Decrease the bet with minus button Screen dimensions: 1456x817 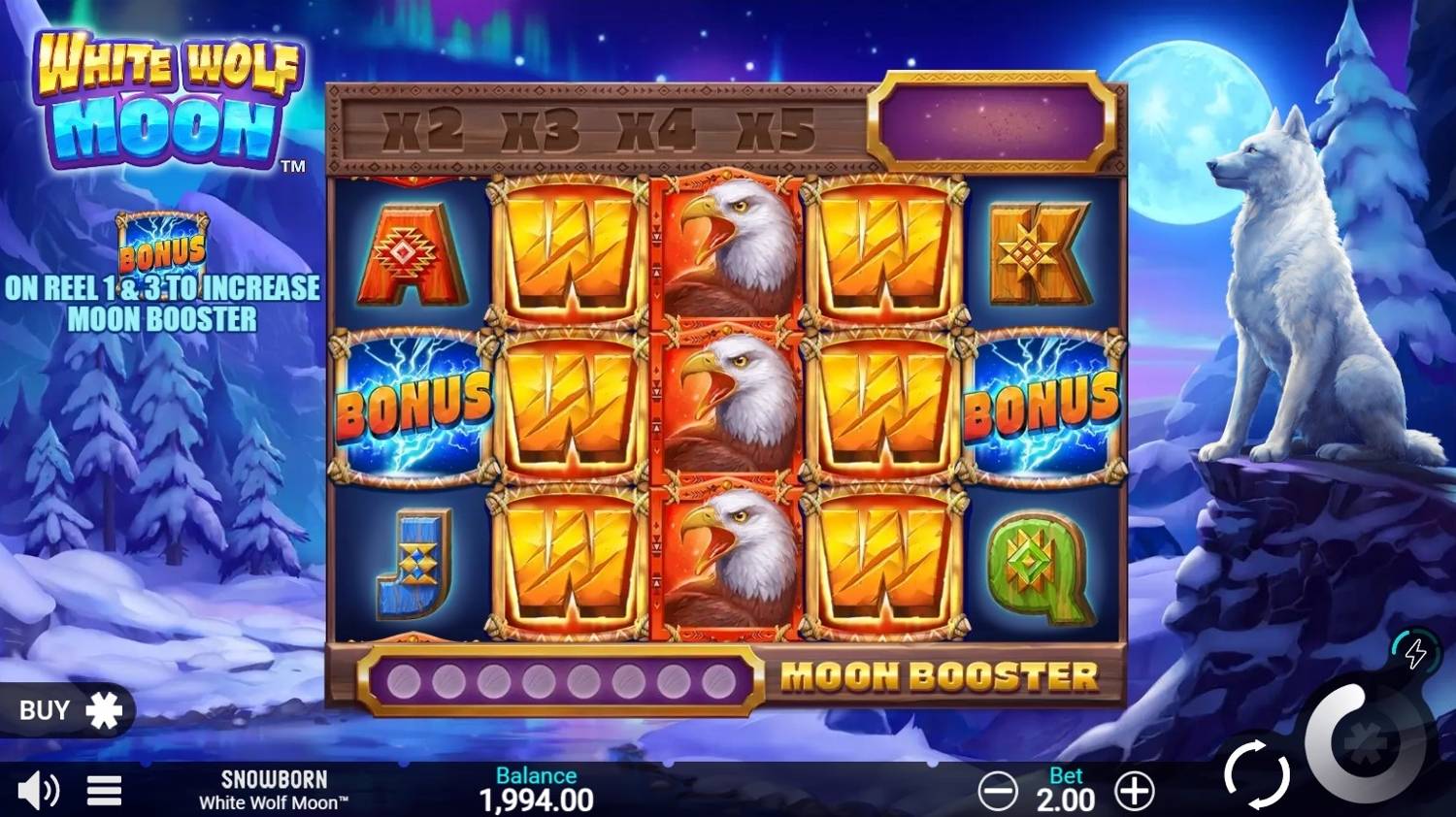coord(997,792)
